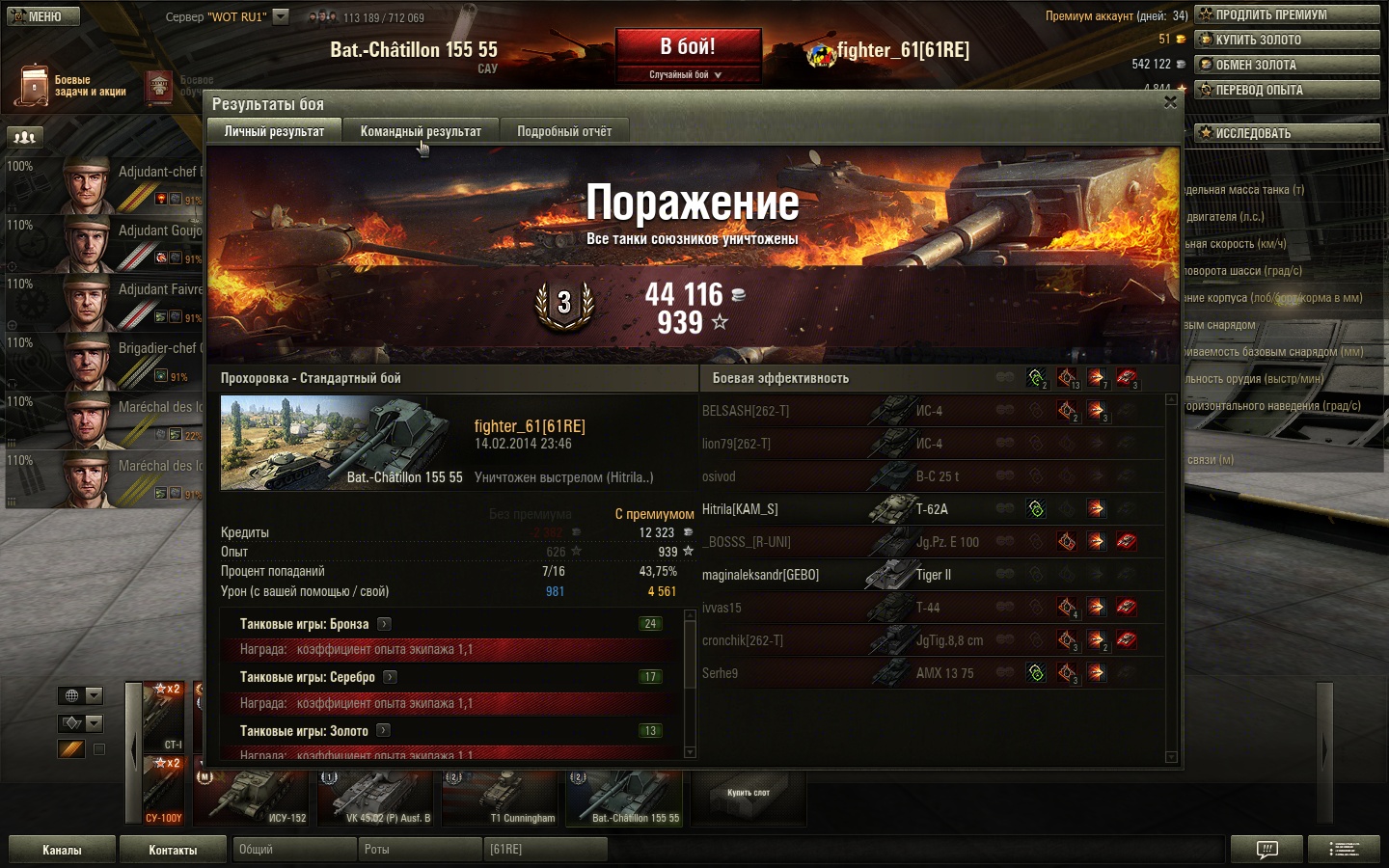Open the Контакты button
1389x868 pixels.
pos(173,850)
